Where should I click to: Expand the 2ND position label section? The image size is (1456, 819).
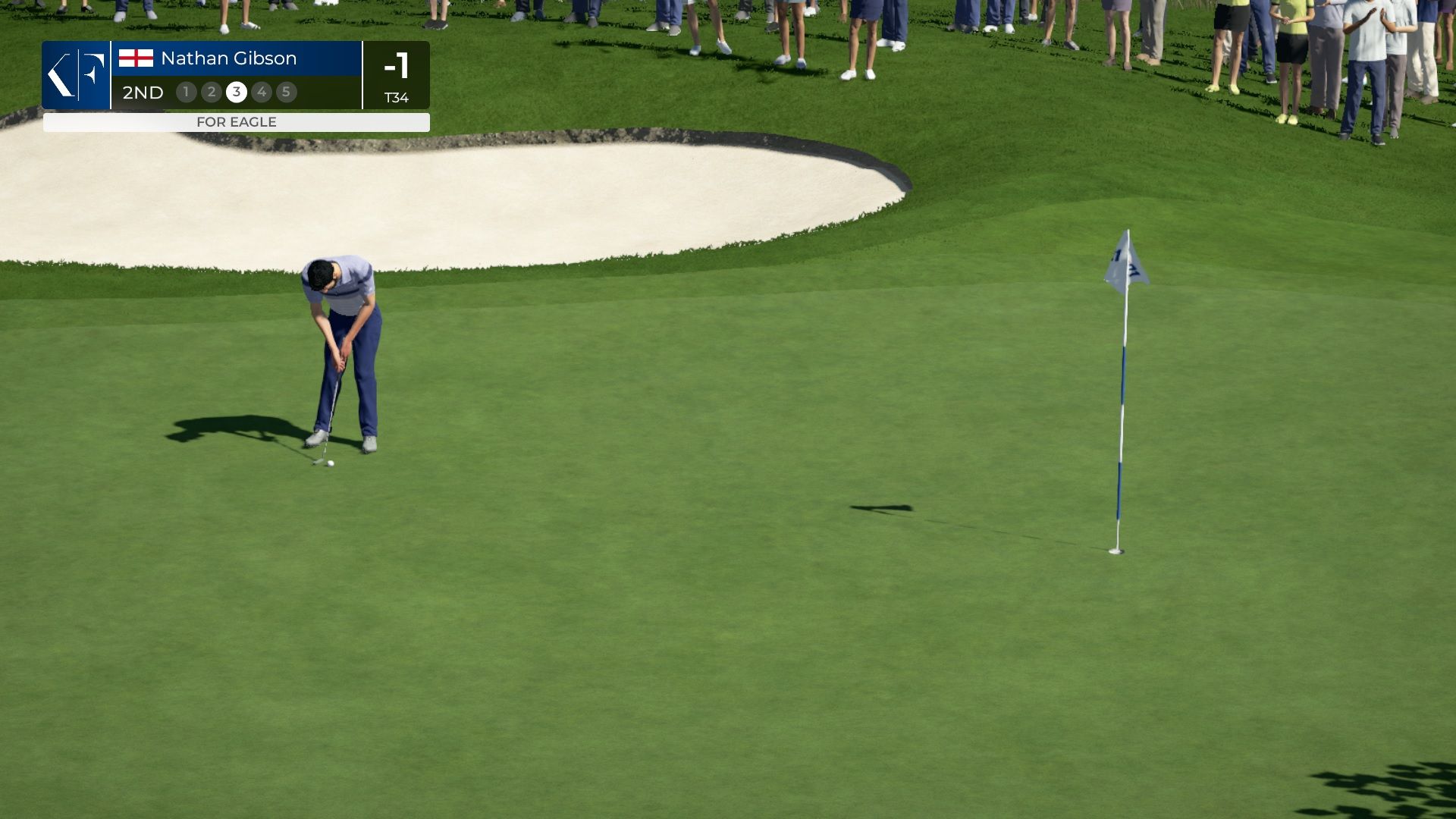pyautogui.click(x=141, y=93)
